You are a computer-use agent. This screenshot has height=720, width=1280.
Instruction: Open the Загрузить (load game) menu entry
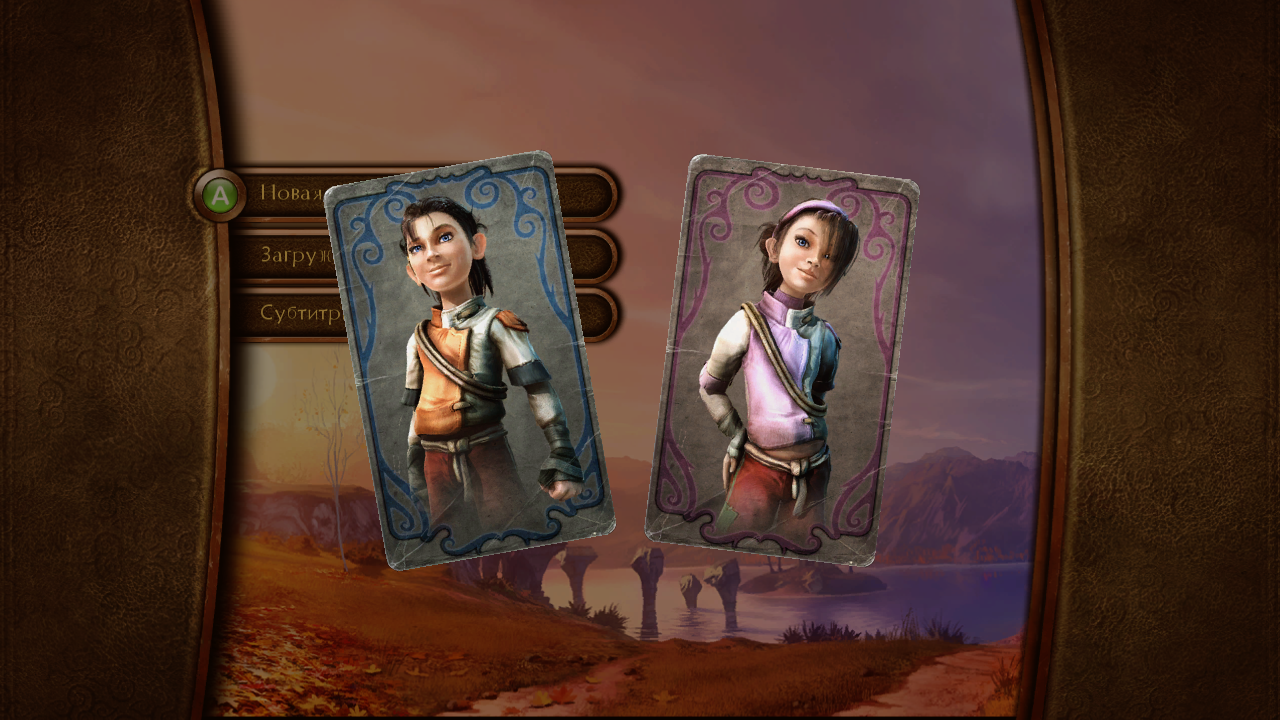point(290,254)
